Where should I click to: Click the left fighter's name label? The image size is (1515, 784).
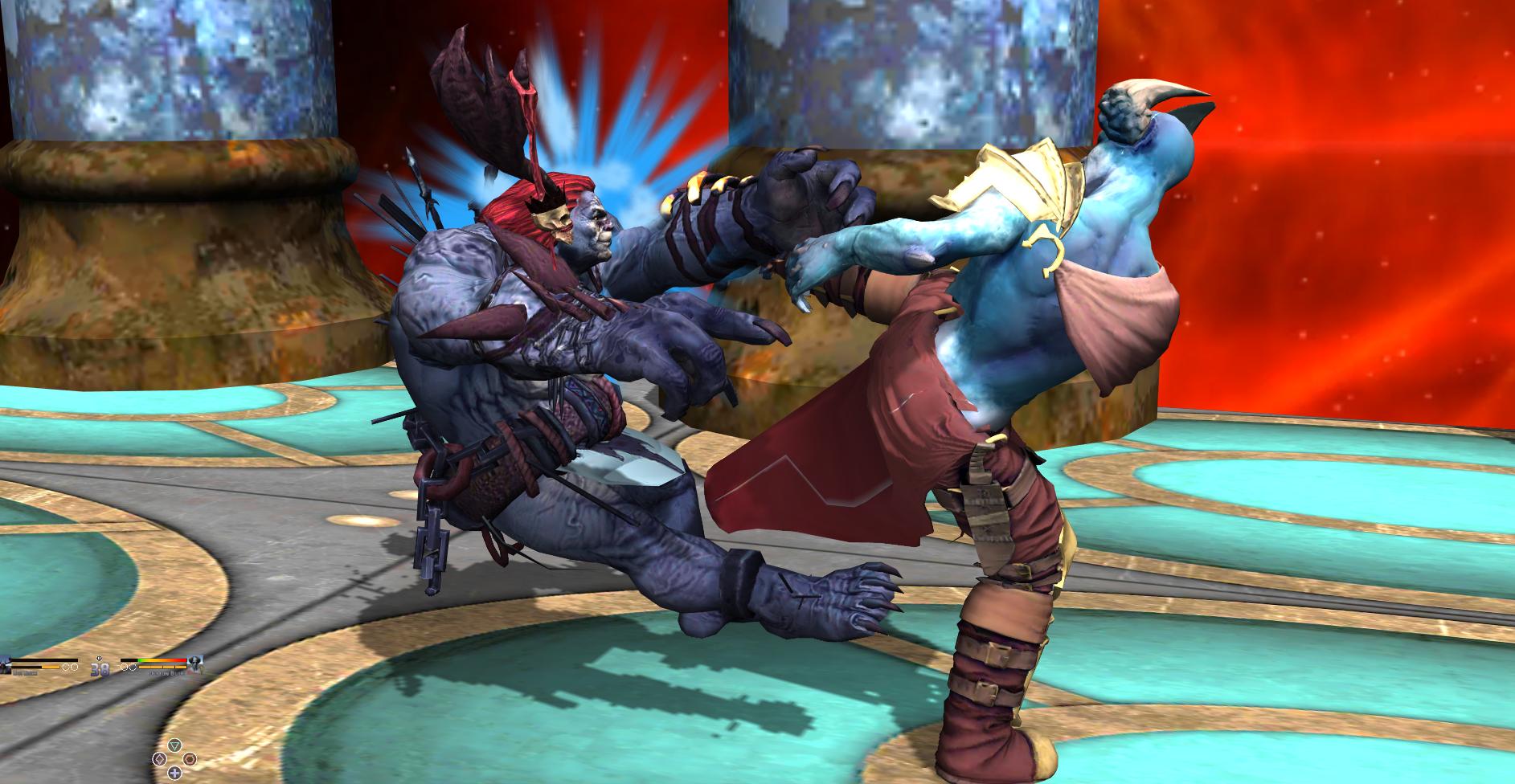26,673
